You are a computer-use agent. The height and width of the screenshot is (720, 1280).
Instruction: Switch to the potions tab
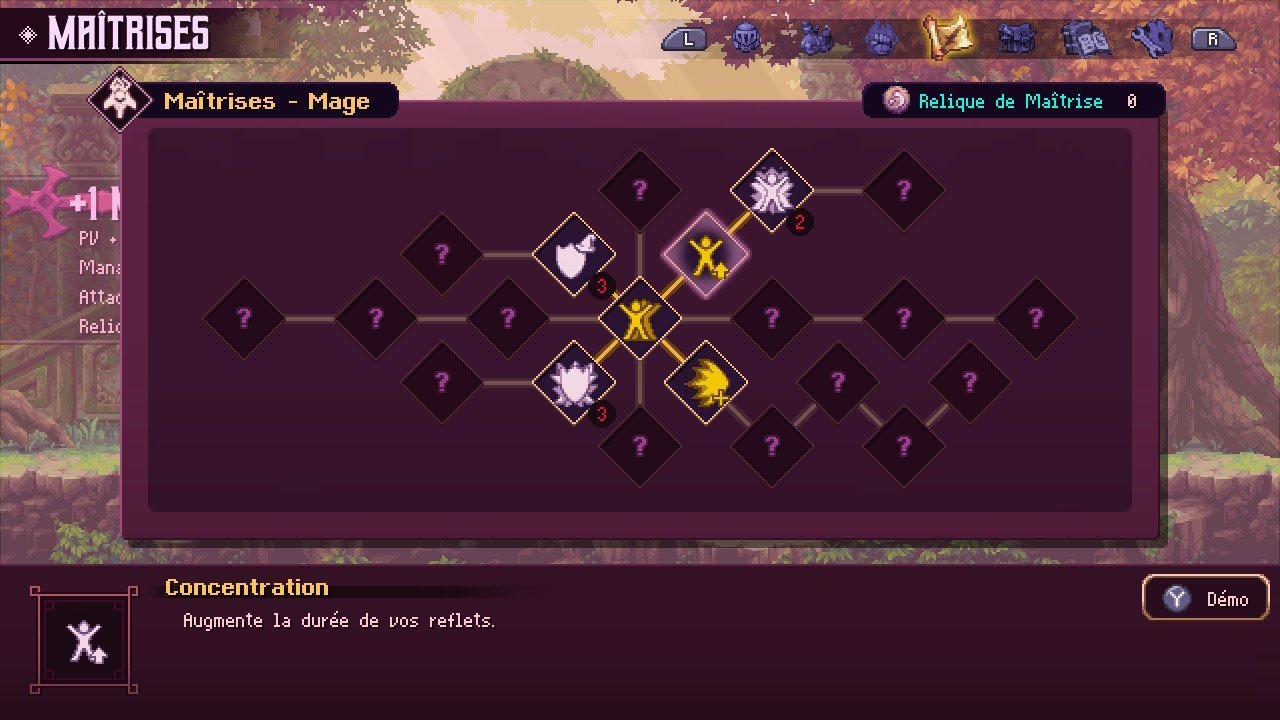point(815,39)
